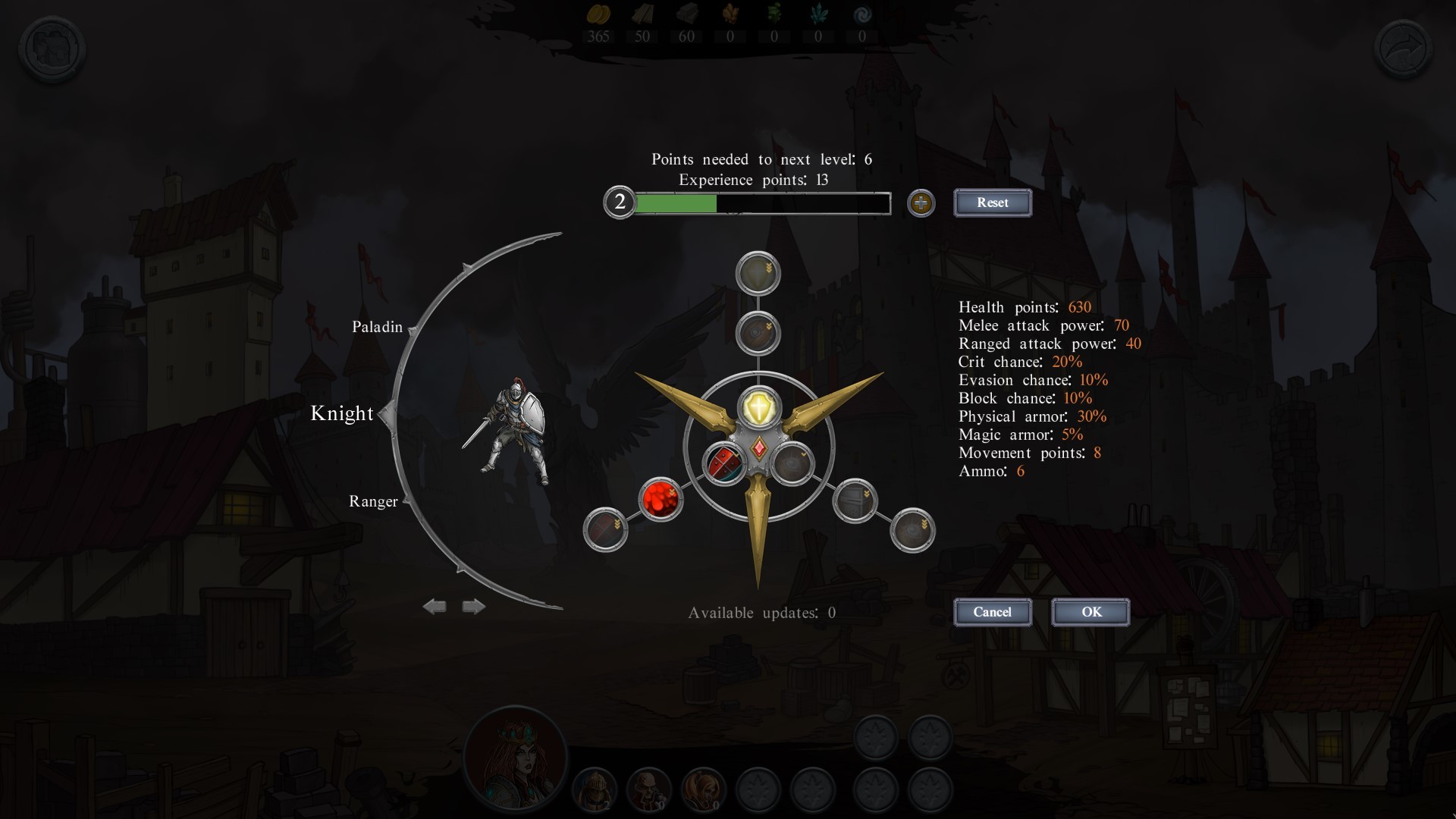Dismiss the screen via Cancel

(993, 612)
